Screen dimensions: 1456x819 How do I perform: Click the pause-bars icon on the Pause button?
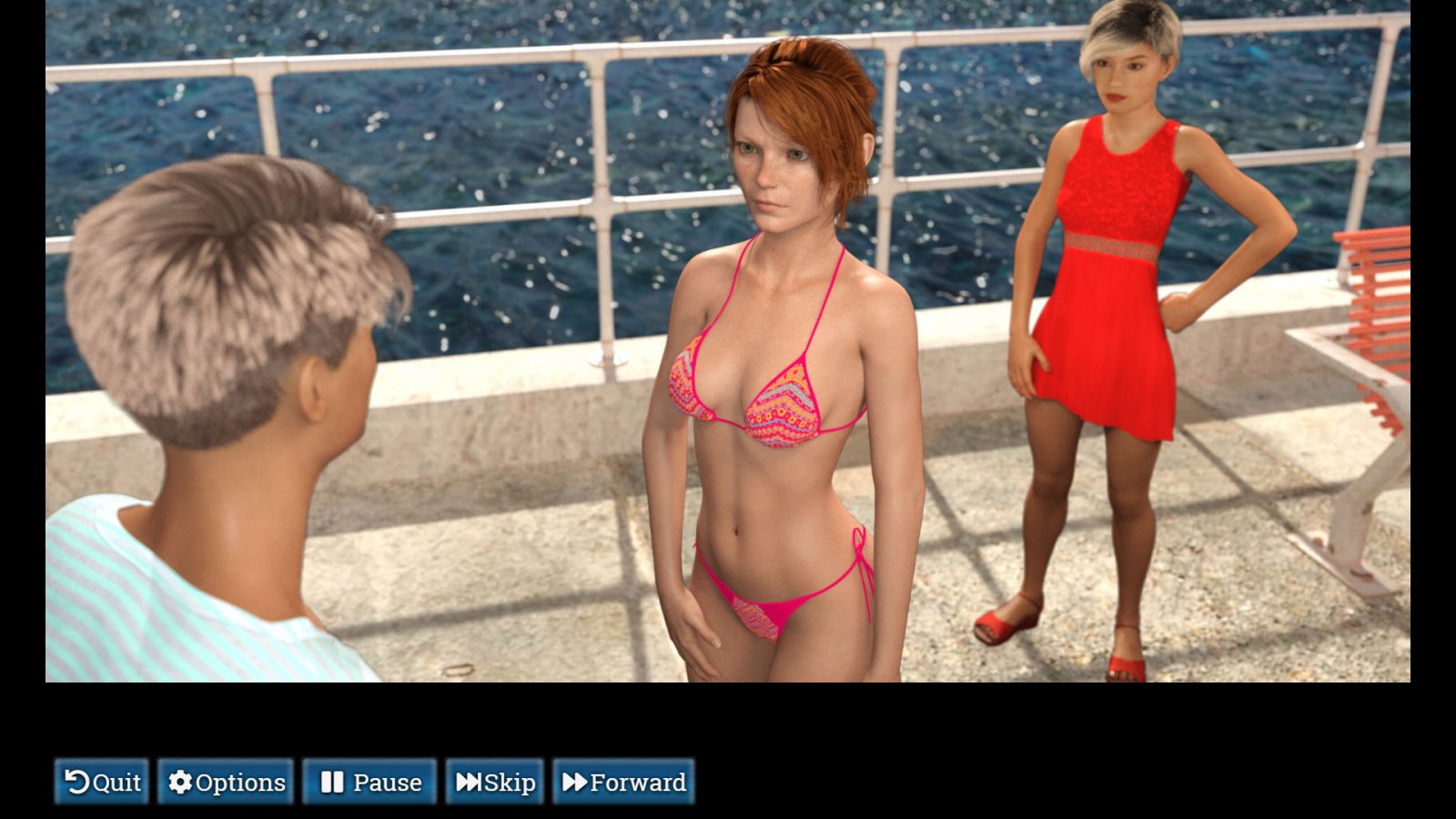333,782
